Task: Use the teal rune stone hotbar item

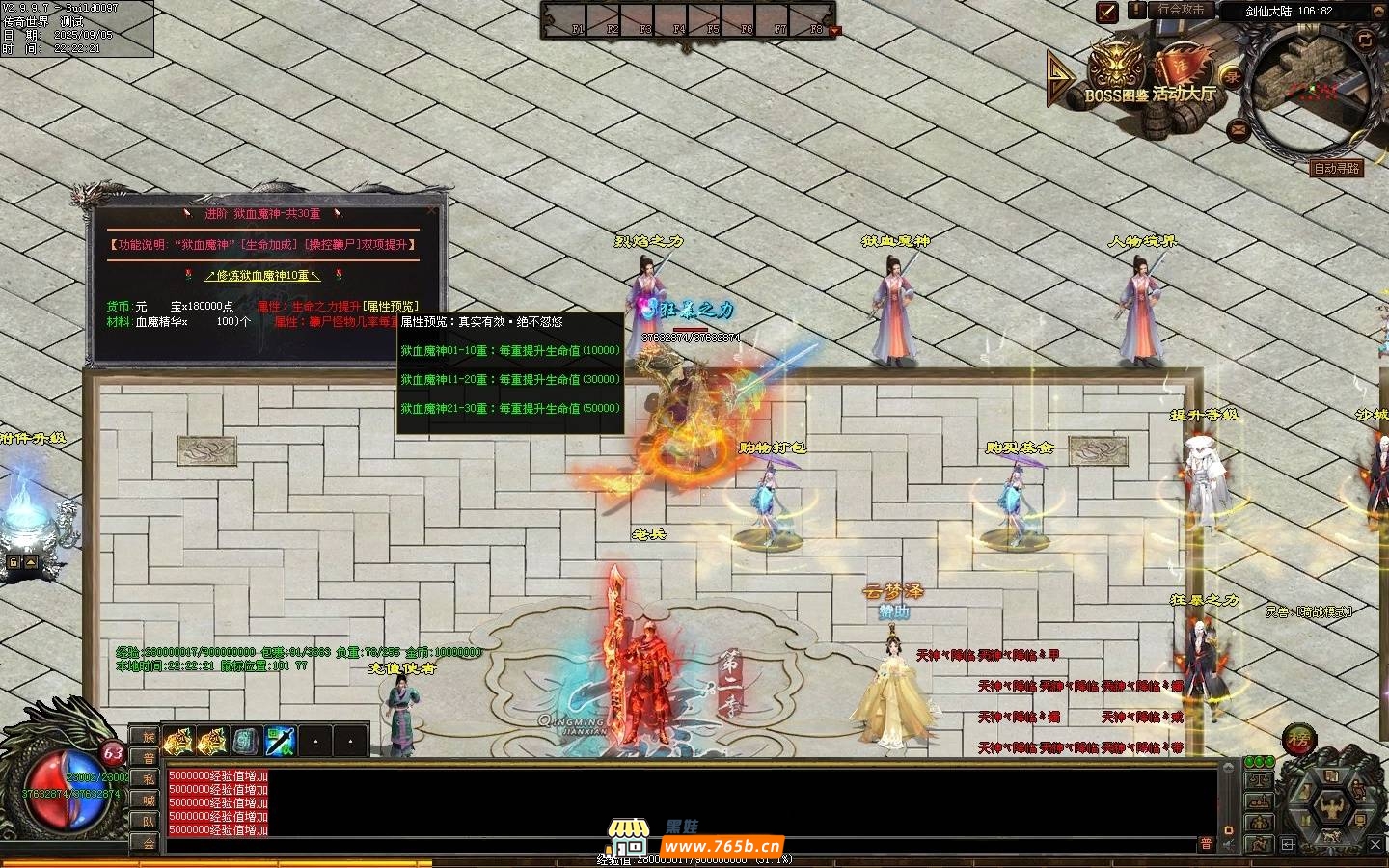Action: click(x=245, y=741)
